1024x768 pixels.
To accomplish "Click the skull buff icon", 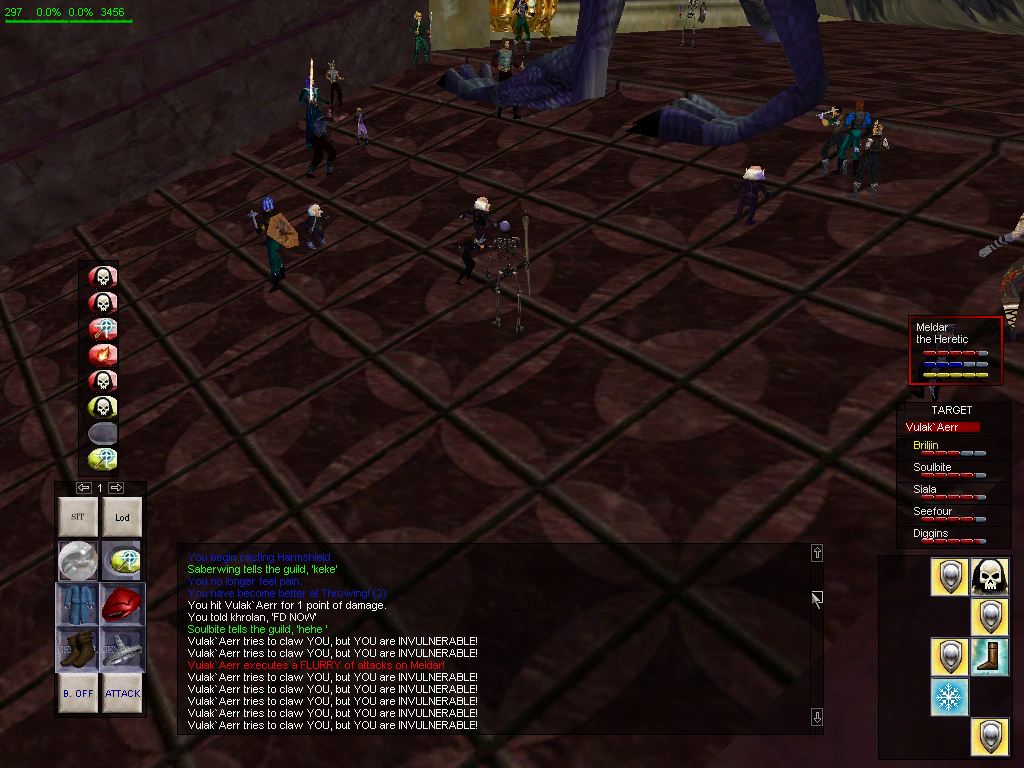I will coord(990,577).
